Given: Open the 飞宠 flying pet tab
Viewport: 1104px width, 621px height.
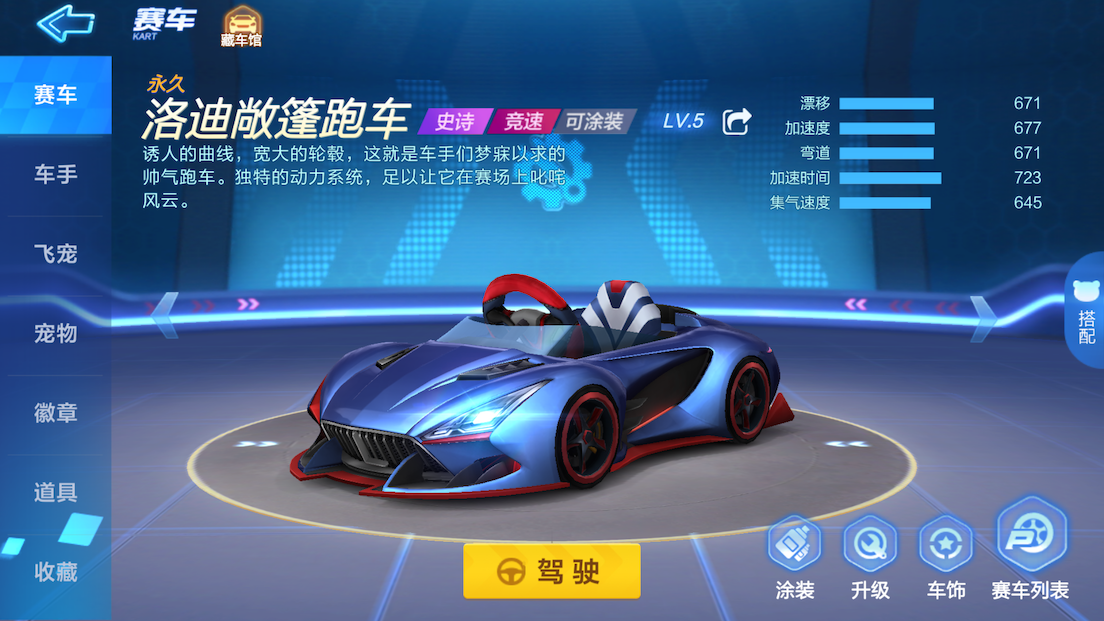Looking at the screenshot, I should tap(56, 254).
